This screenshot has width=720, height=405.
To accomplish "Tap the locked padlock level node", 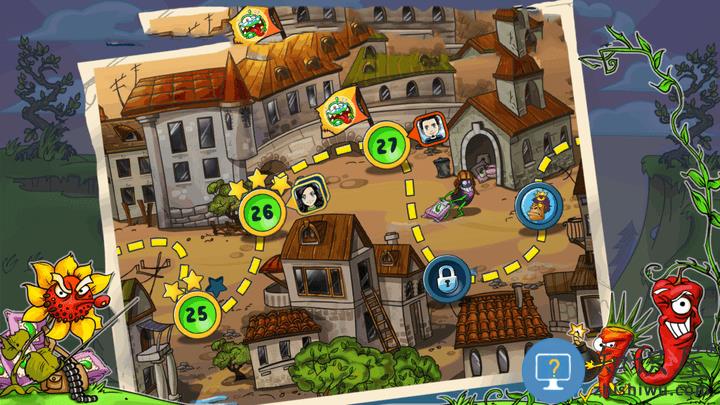I will tap(443, 274).
